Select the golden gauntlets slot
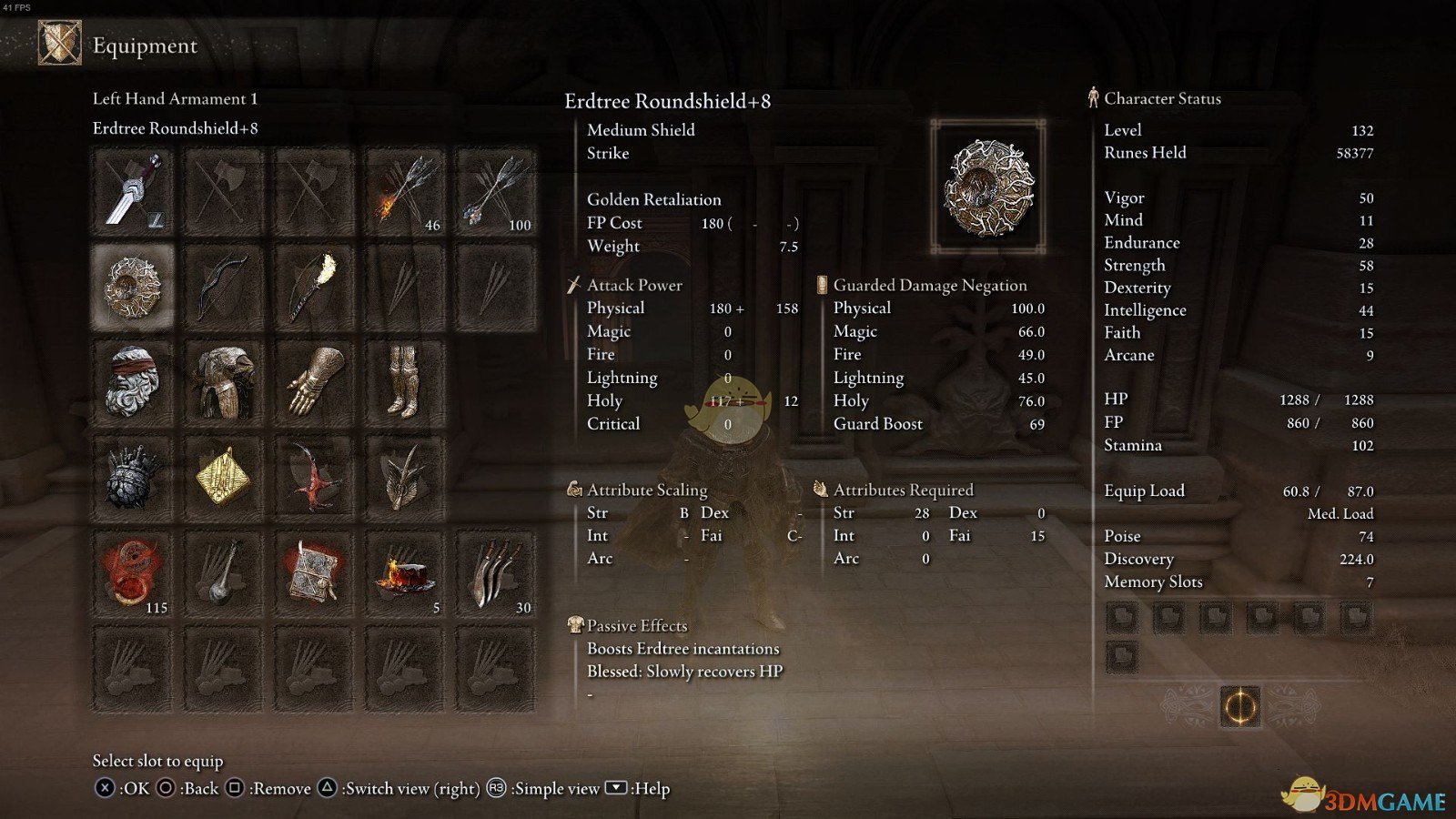 (x=314, y=383)
